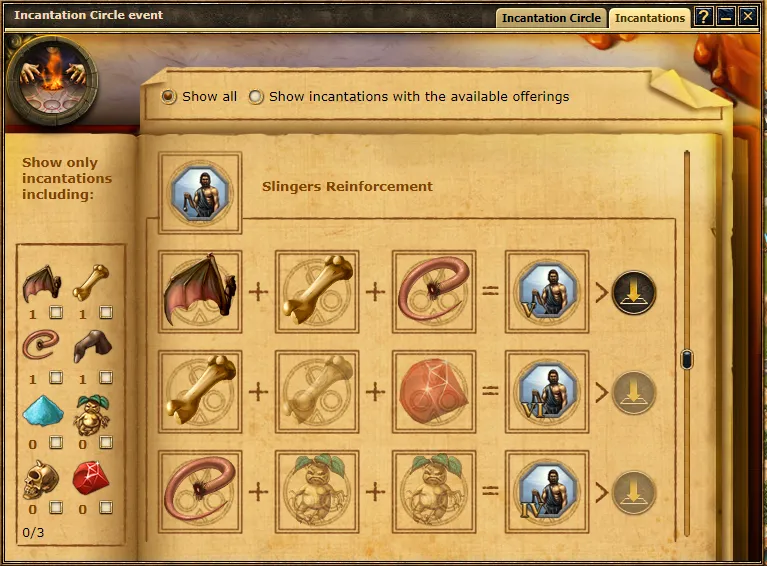Viewport: 767px width, 566px height.
Task: Close the Incantation Circle event window
Action: point(747,16)
